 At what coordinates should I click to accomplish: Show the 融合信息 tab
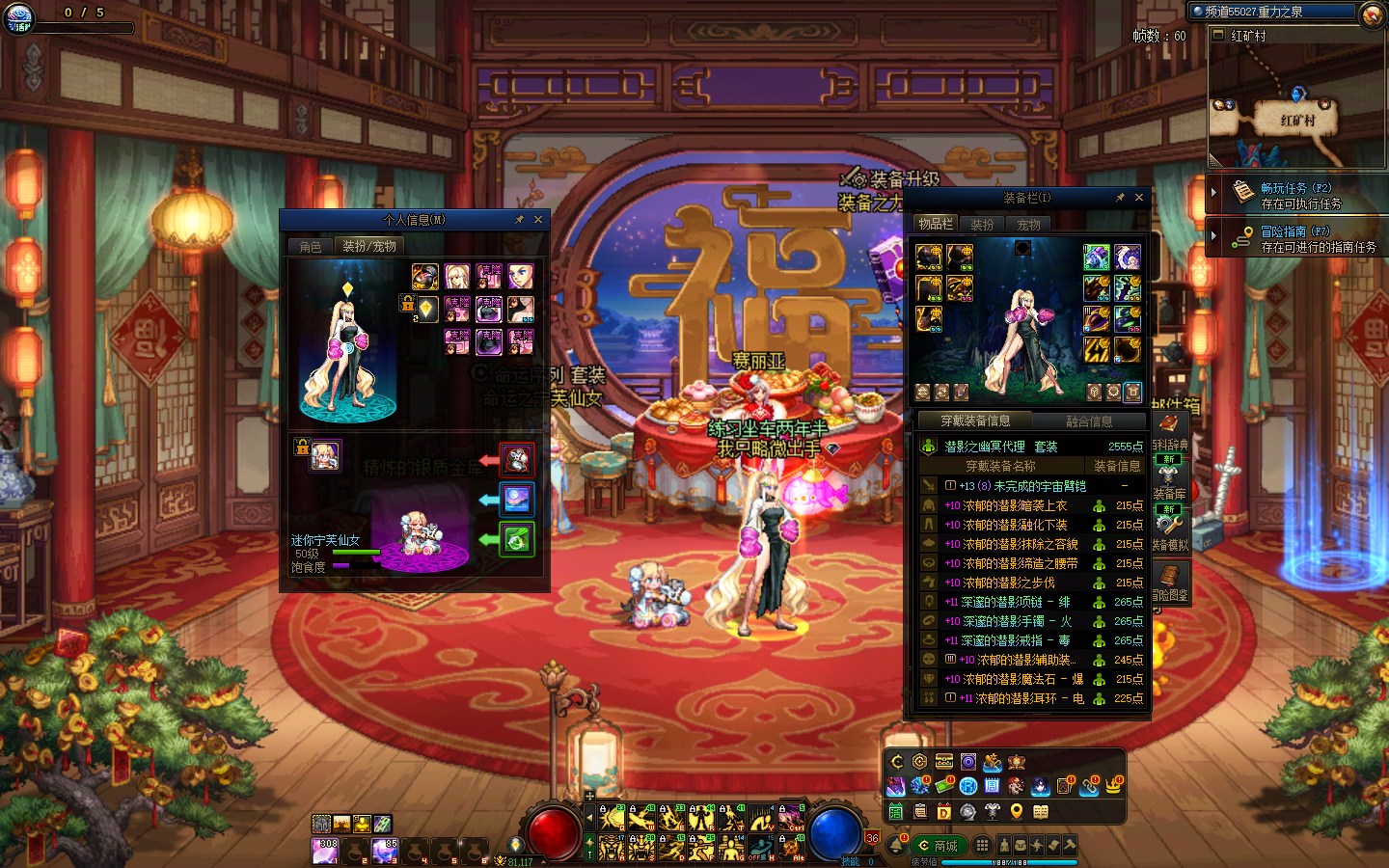(x=1089, y=421)
